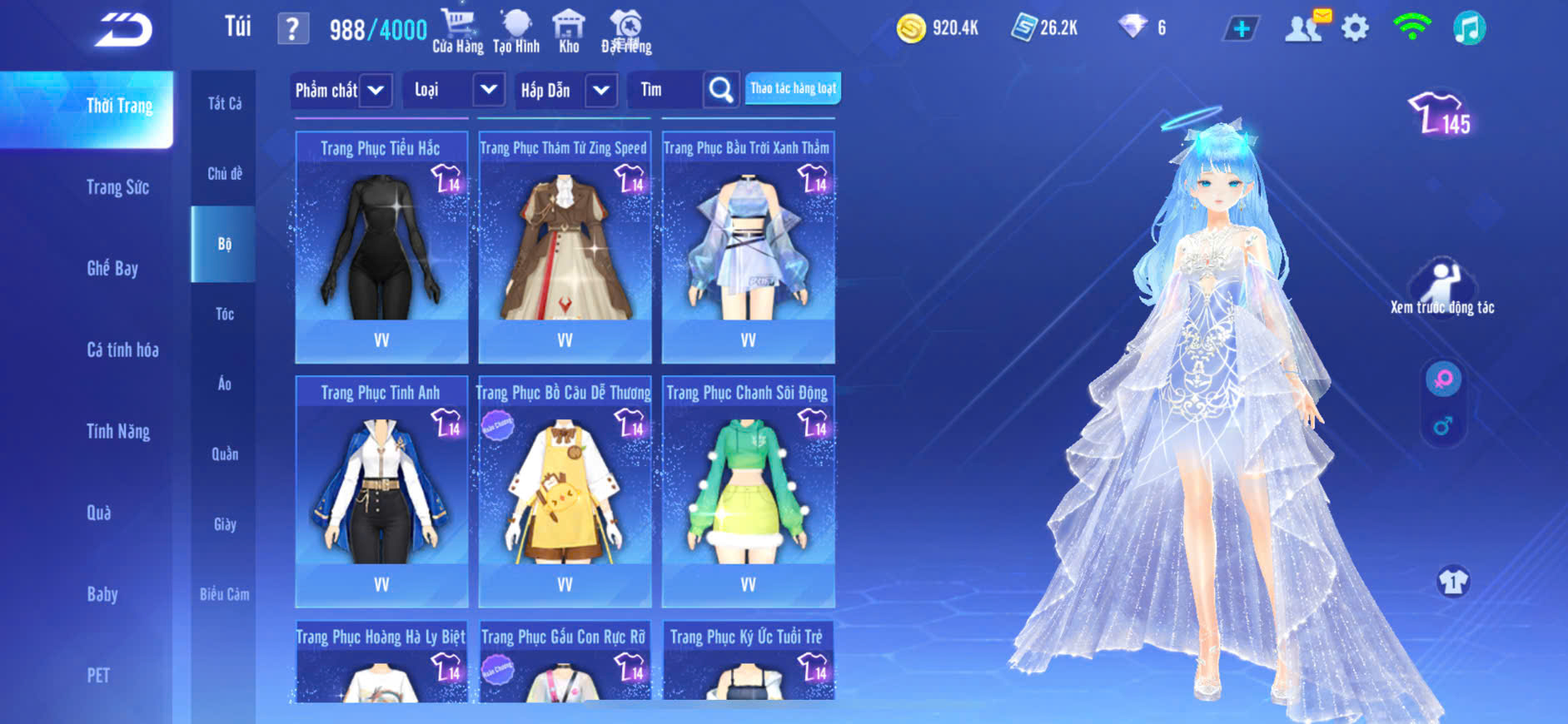The image size is (1568, 724).
Task: Open the Tạo Hình styling icon
Action: point(516,32)
